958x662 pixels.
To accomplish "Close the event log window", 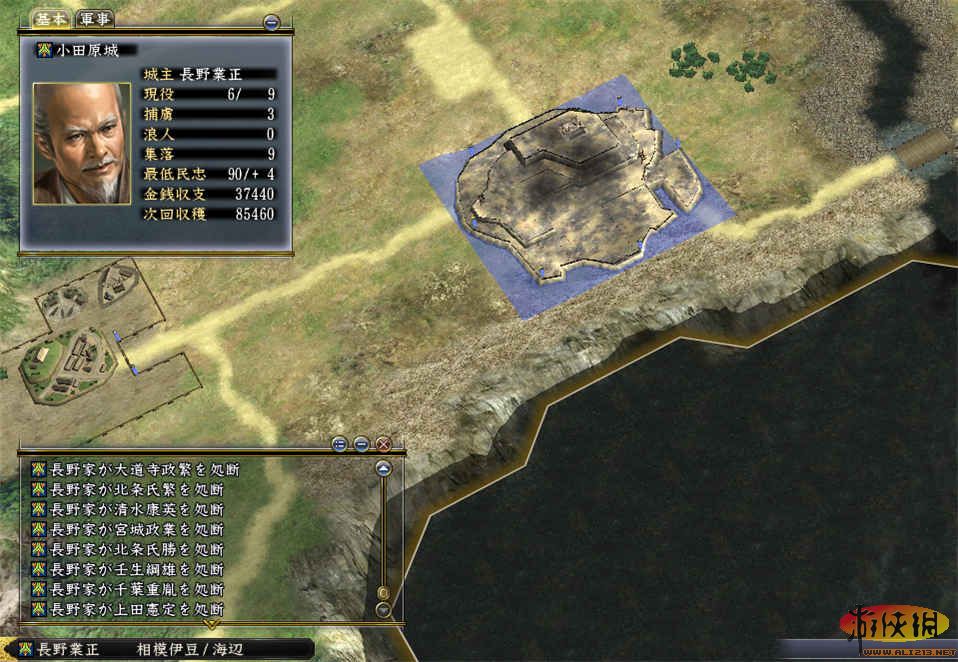I will click(382, 444).
